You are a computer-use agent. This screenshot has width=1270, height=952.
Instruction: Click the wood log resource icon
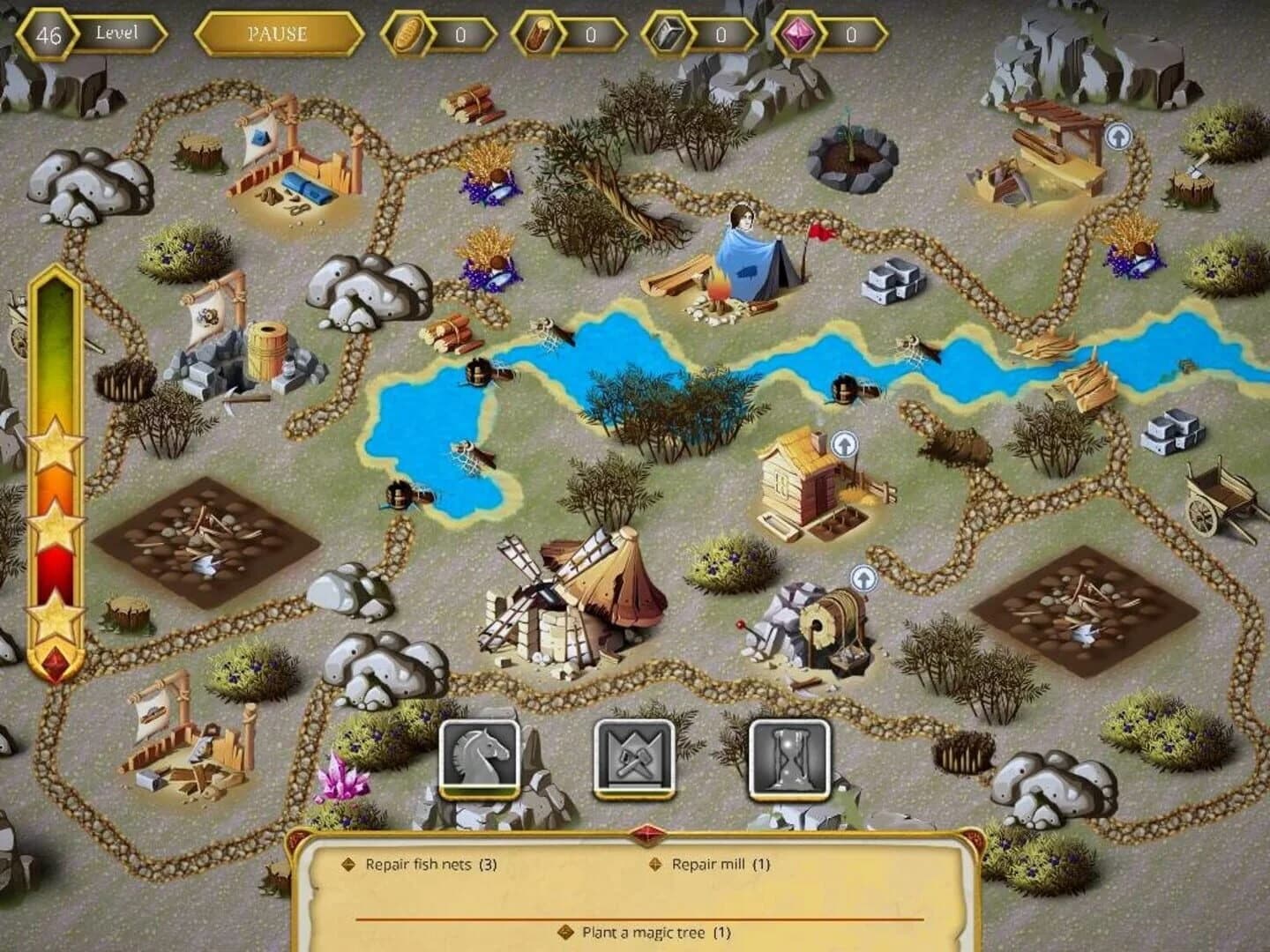coord(537,35)
